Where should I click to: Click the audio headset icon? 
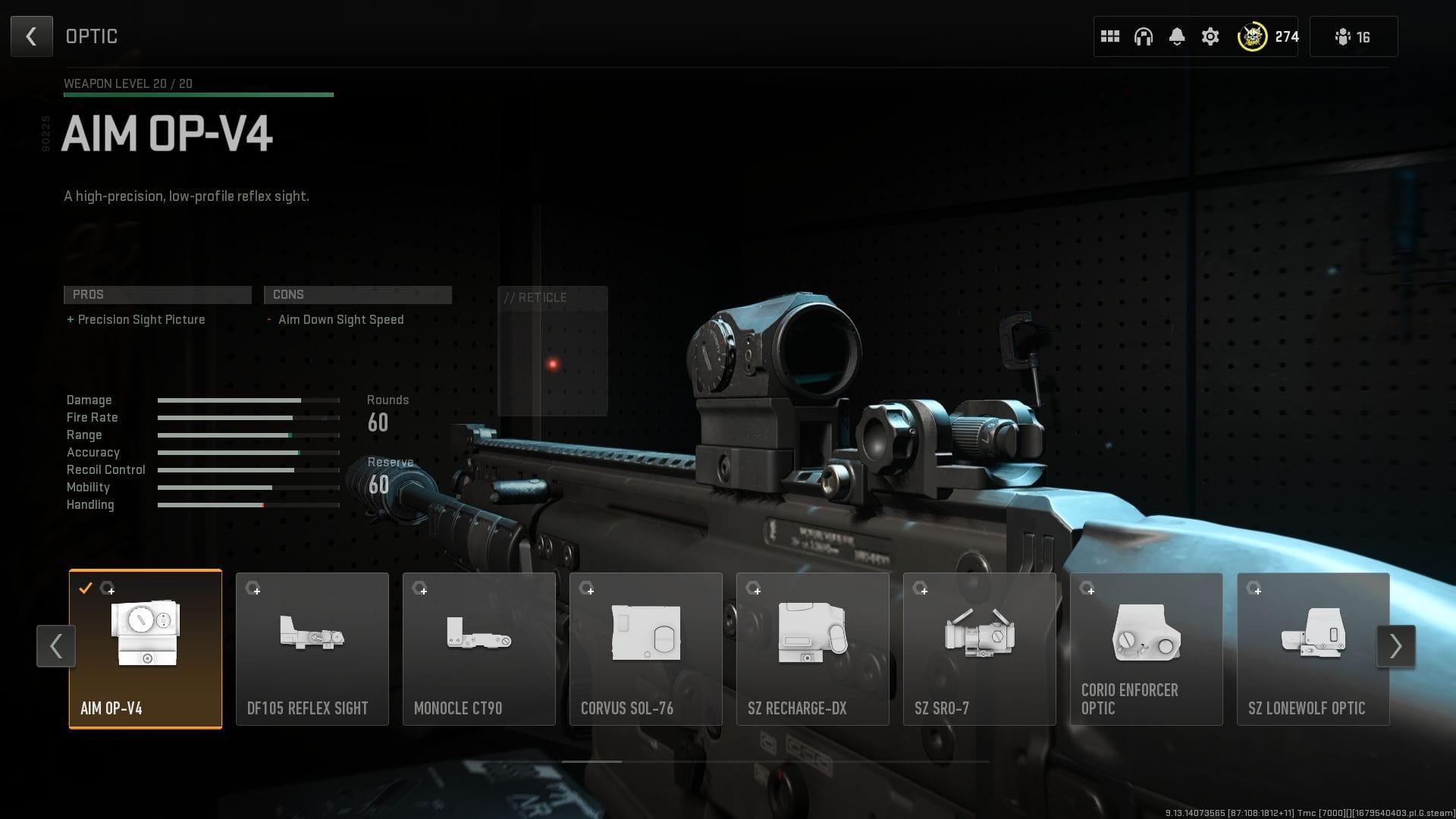(1144, 36)
